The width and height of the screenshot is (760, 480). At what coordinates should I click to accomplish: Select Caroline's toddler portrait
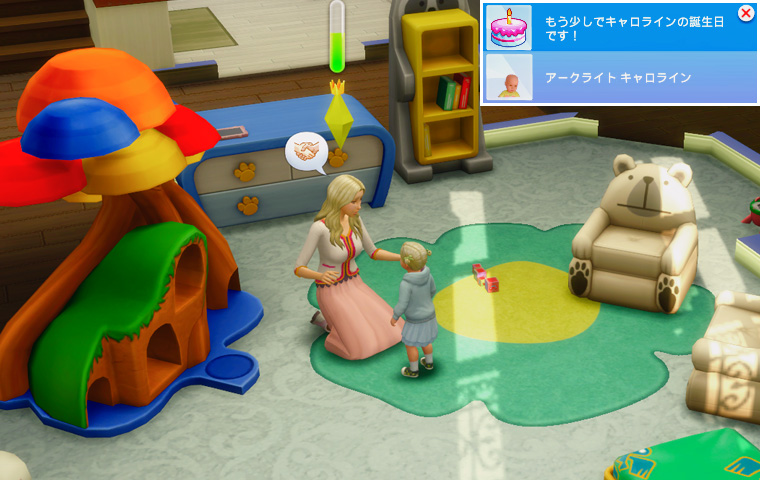tap(508, 78)
